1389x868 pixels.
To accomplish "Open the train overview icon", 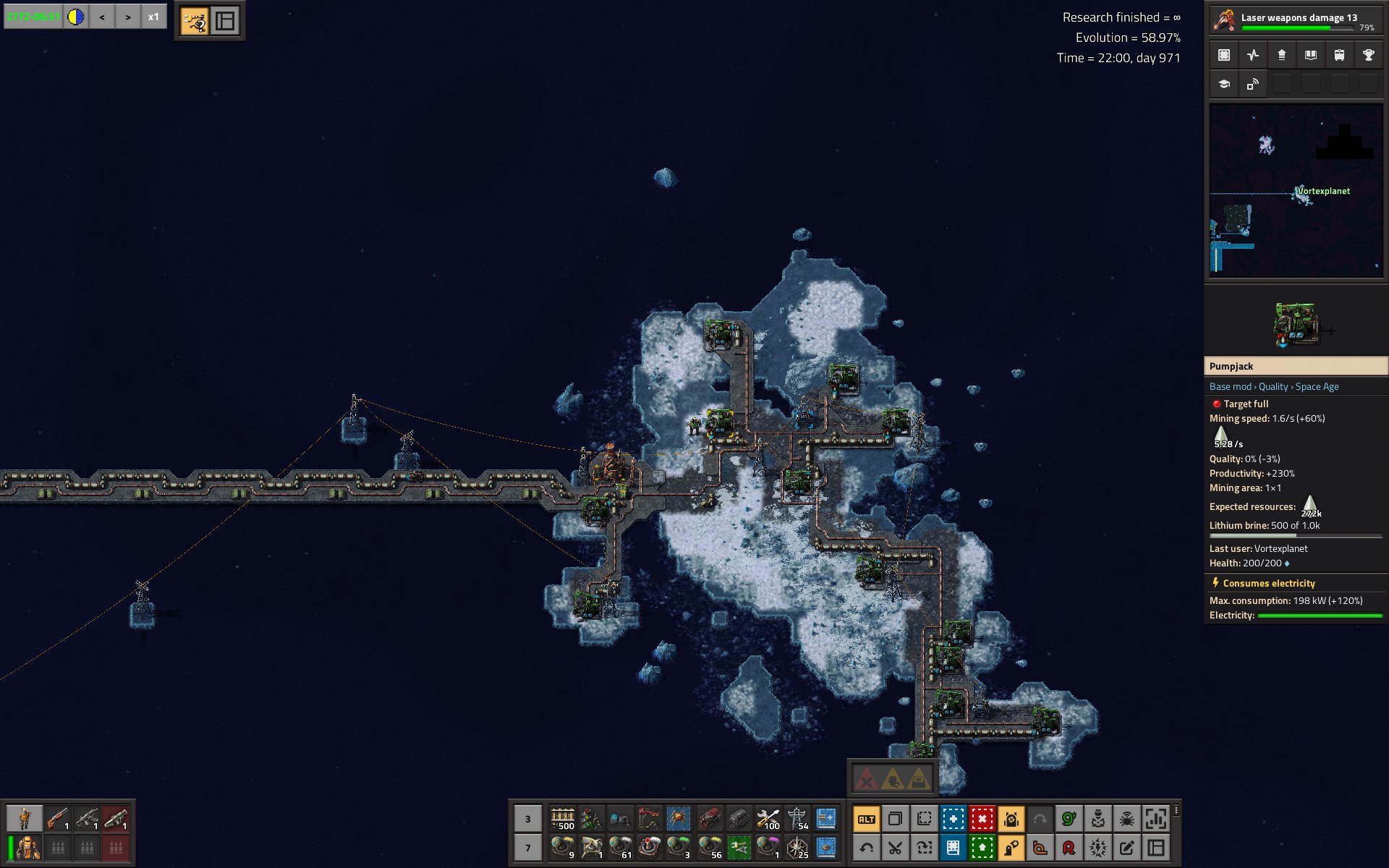I will pos(1339,55).
